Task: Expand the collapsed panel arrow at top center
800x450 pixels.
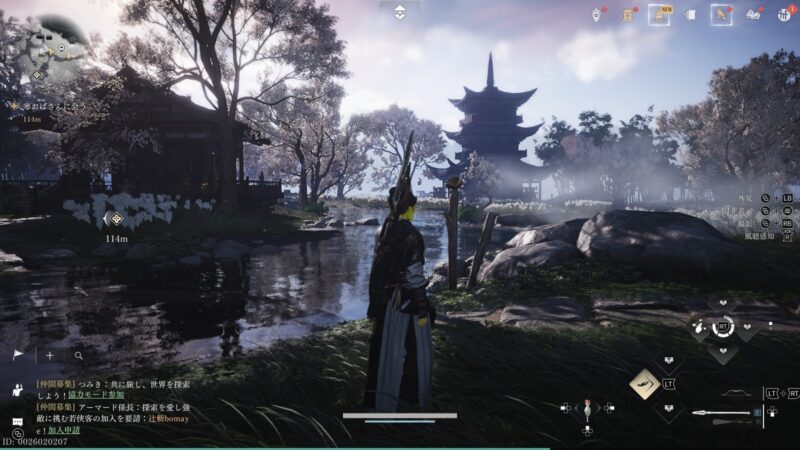Action: tap(399, 11)
